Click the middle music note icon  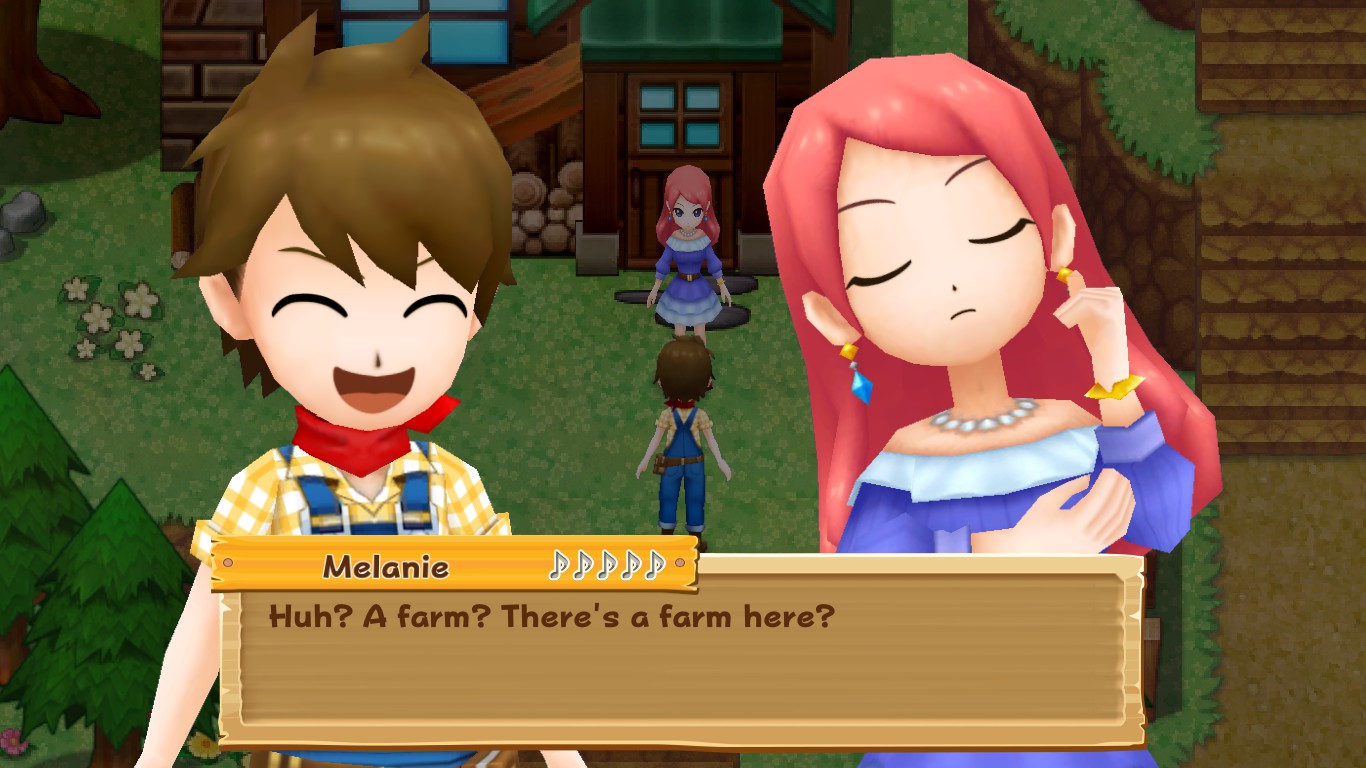coord(608,564)
